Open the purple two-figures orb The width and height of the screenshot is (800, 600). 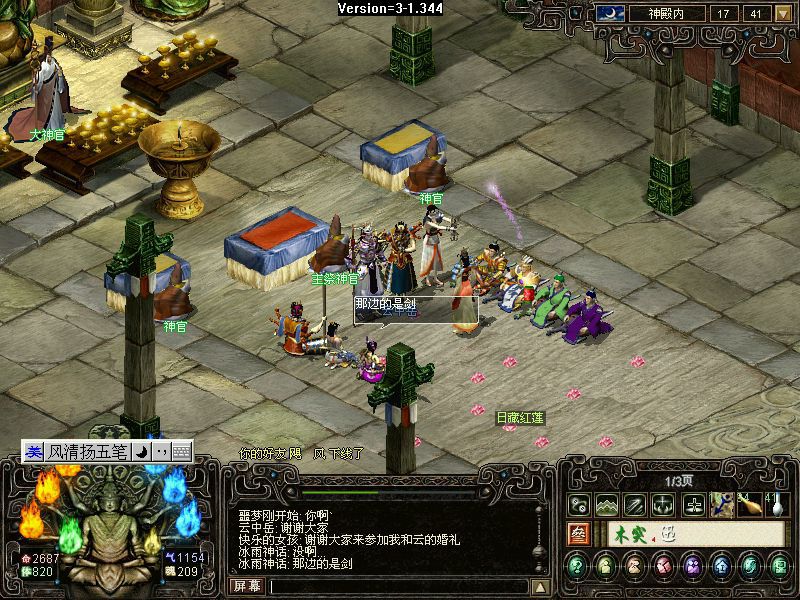(692, 566)
